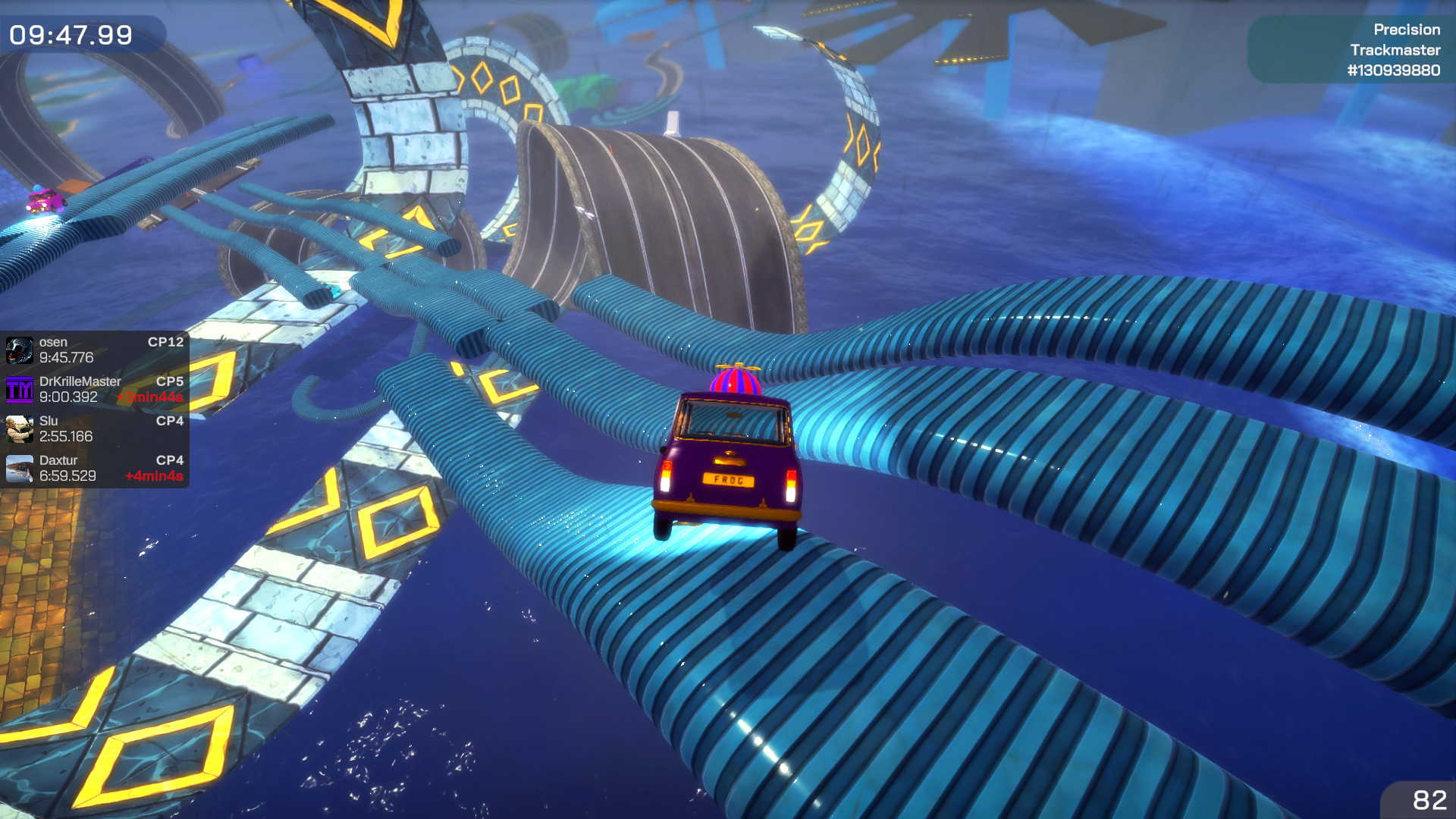Toggle the leaderboard entry for osen
The width and height of the screenshot is (1456, 819).
tap(95, 350)
